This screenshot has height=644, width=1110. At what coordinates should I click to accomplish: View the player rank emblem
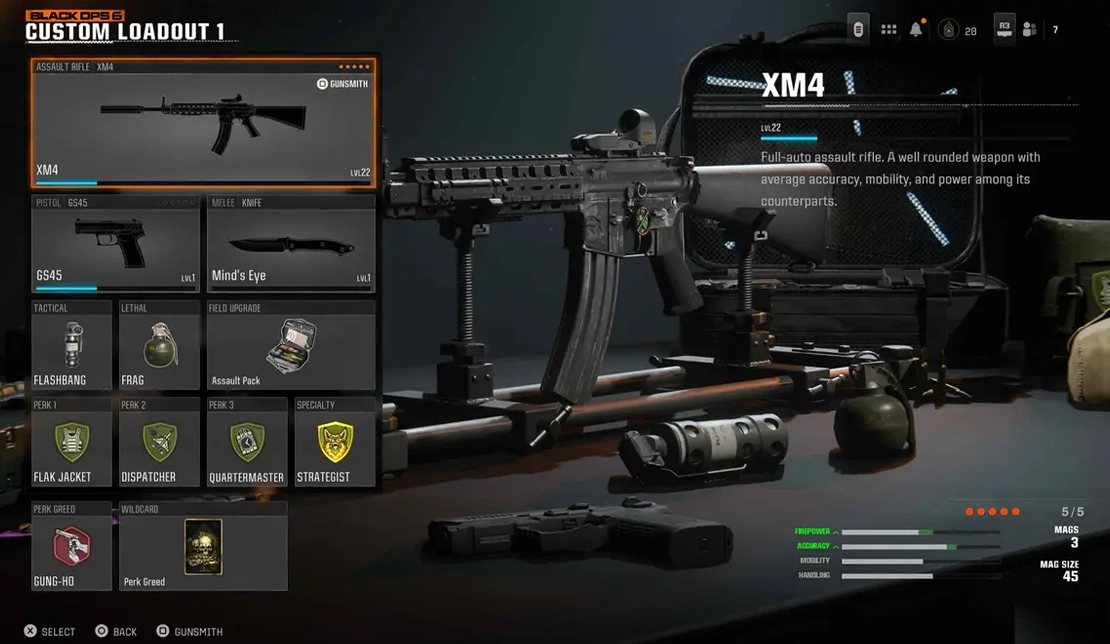coord(947,31)
